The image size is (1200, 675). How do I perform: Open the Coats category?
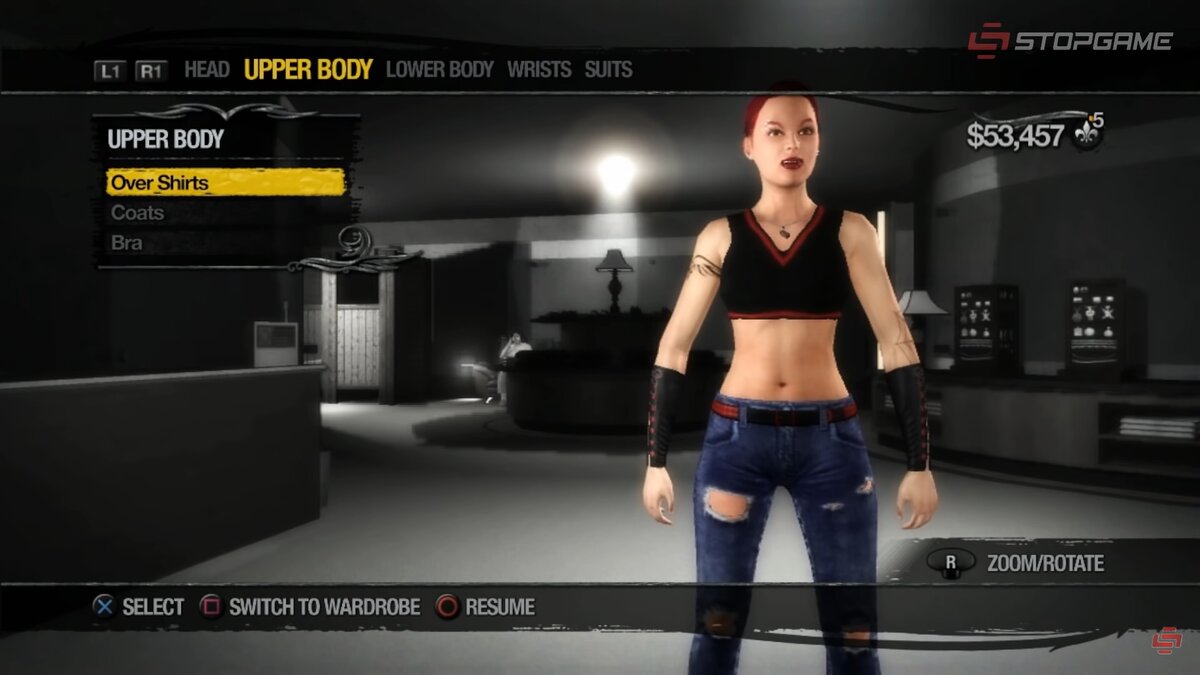tap(138, 213)
